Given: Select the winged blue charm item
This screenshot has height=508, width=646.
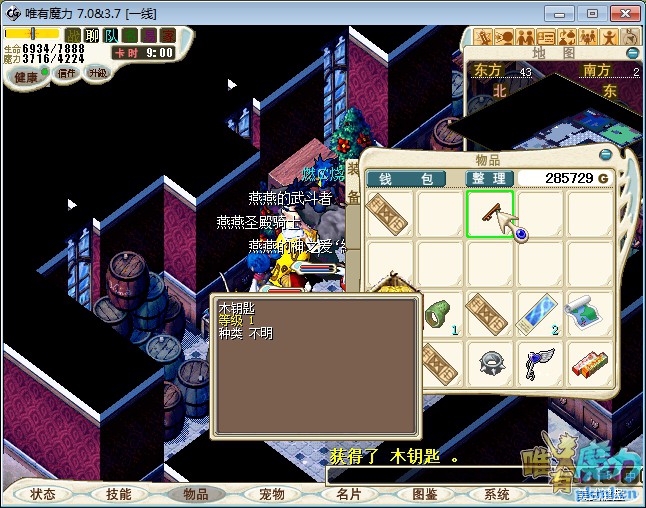Looking at the screenshot, I should (540, 364).
